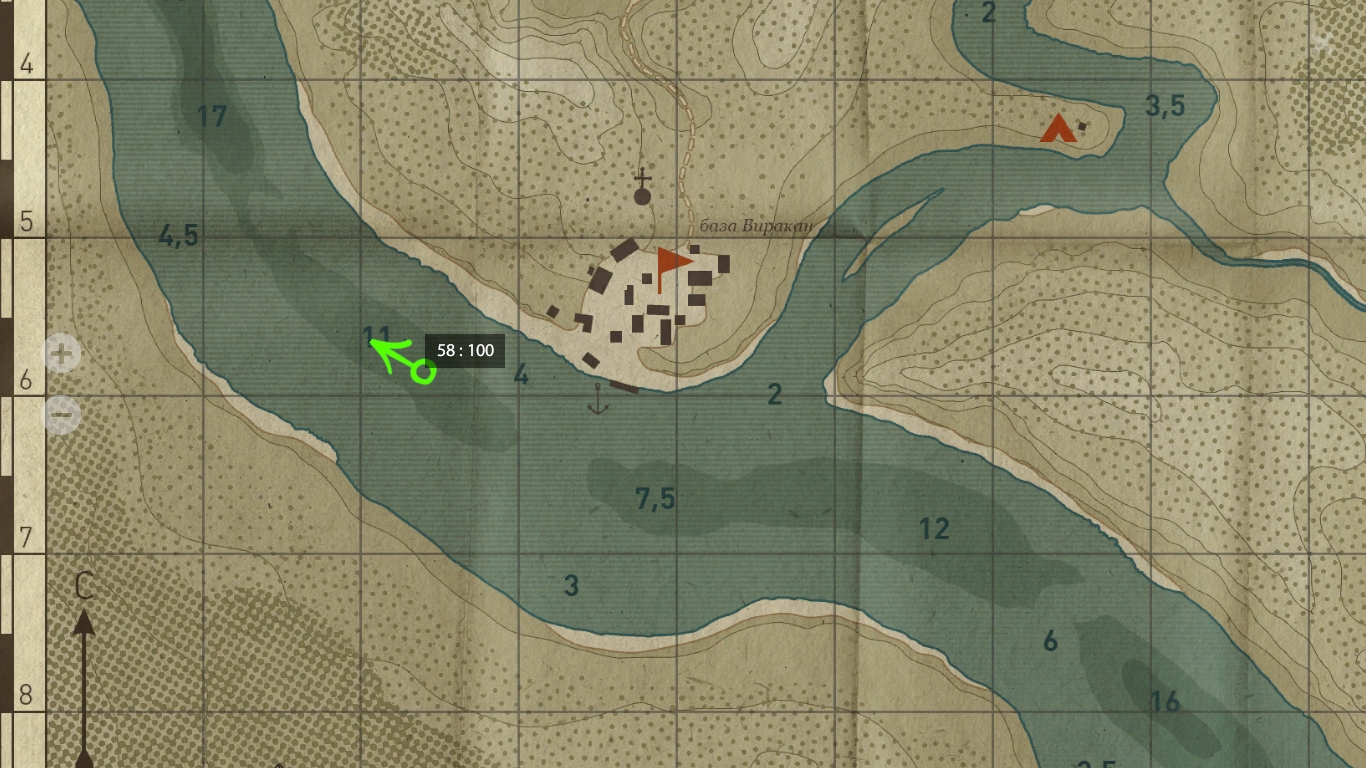Select the anchor pier marker
Screen dimensions: 1366x768
click(598, 399)
